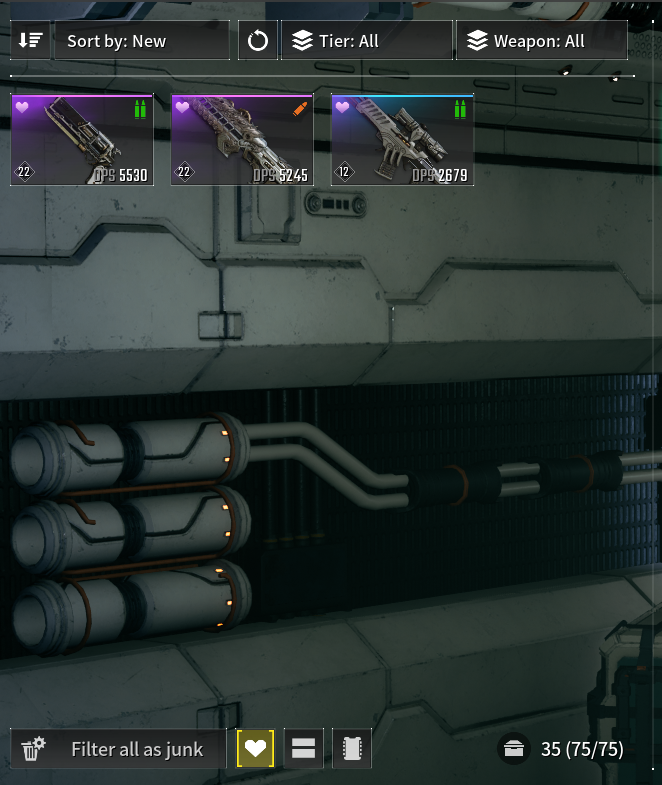This screenshot has width=662, height=785.
Task: Select the weapon with DPS 5530
Action: 82,140
